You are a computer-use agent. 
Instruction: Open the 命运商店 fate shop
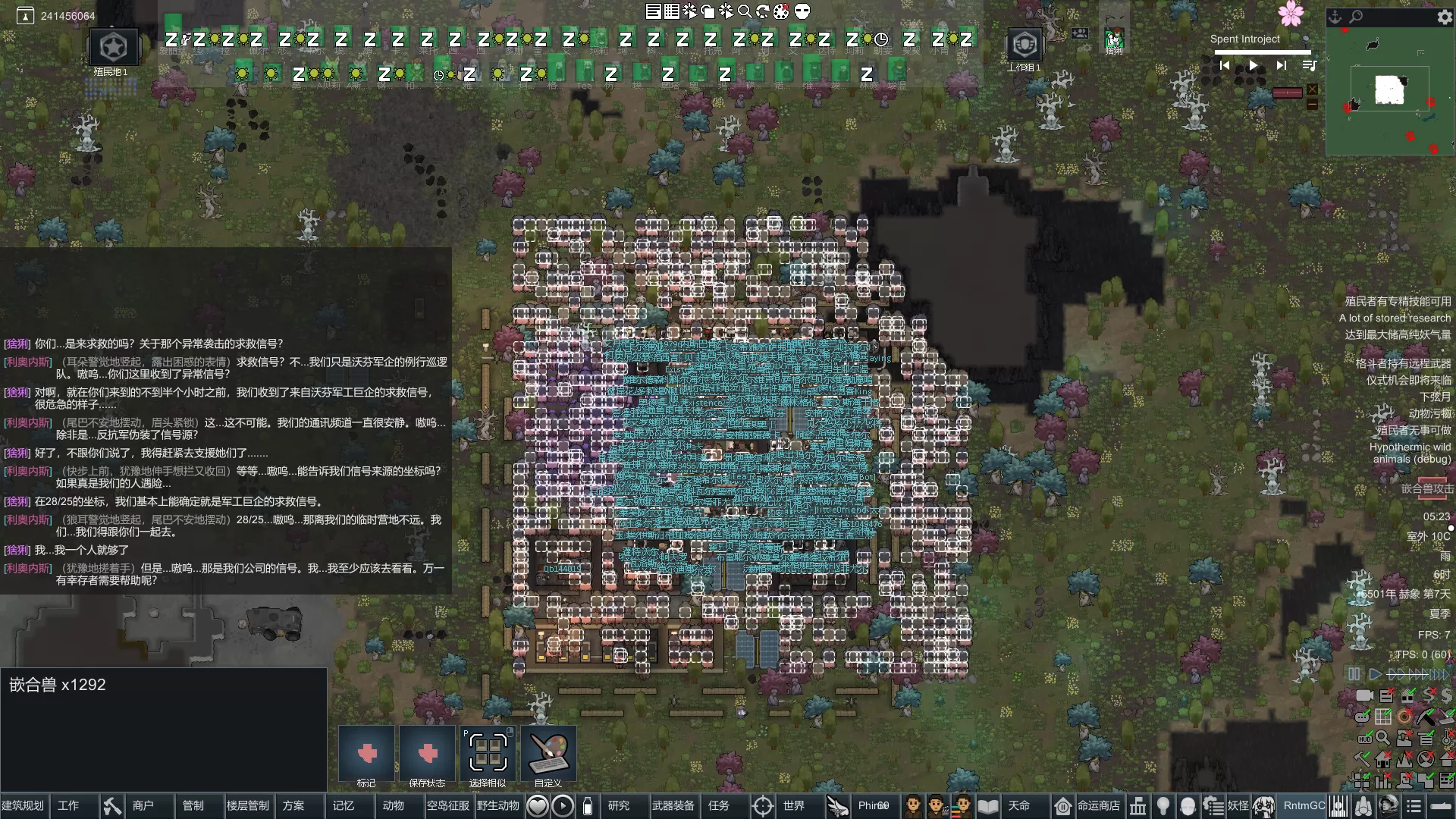click(x=1098, y=805)
